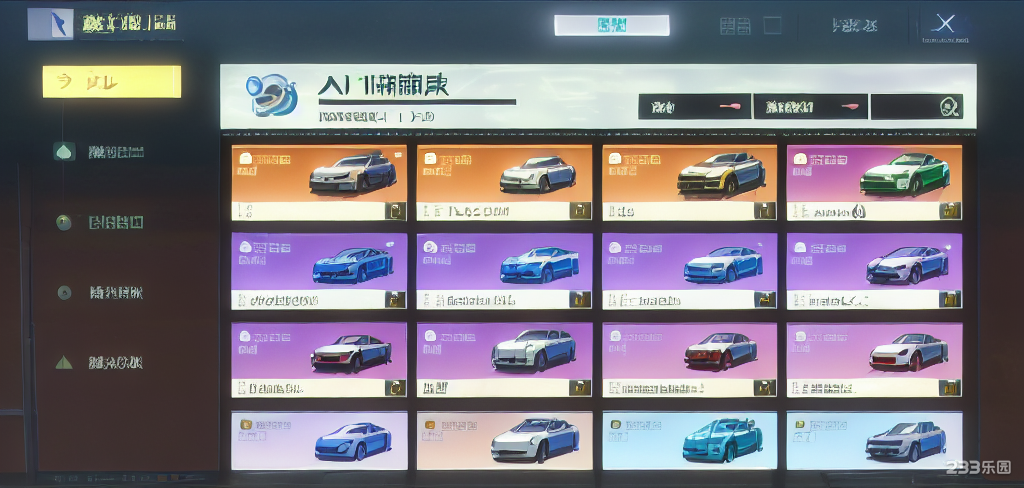Viewport: 1024px width, 488px height.
Task: Click the profile avatar icon at top left
Action: pos(50,24)
